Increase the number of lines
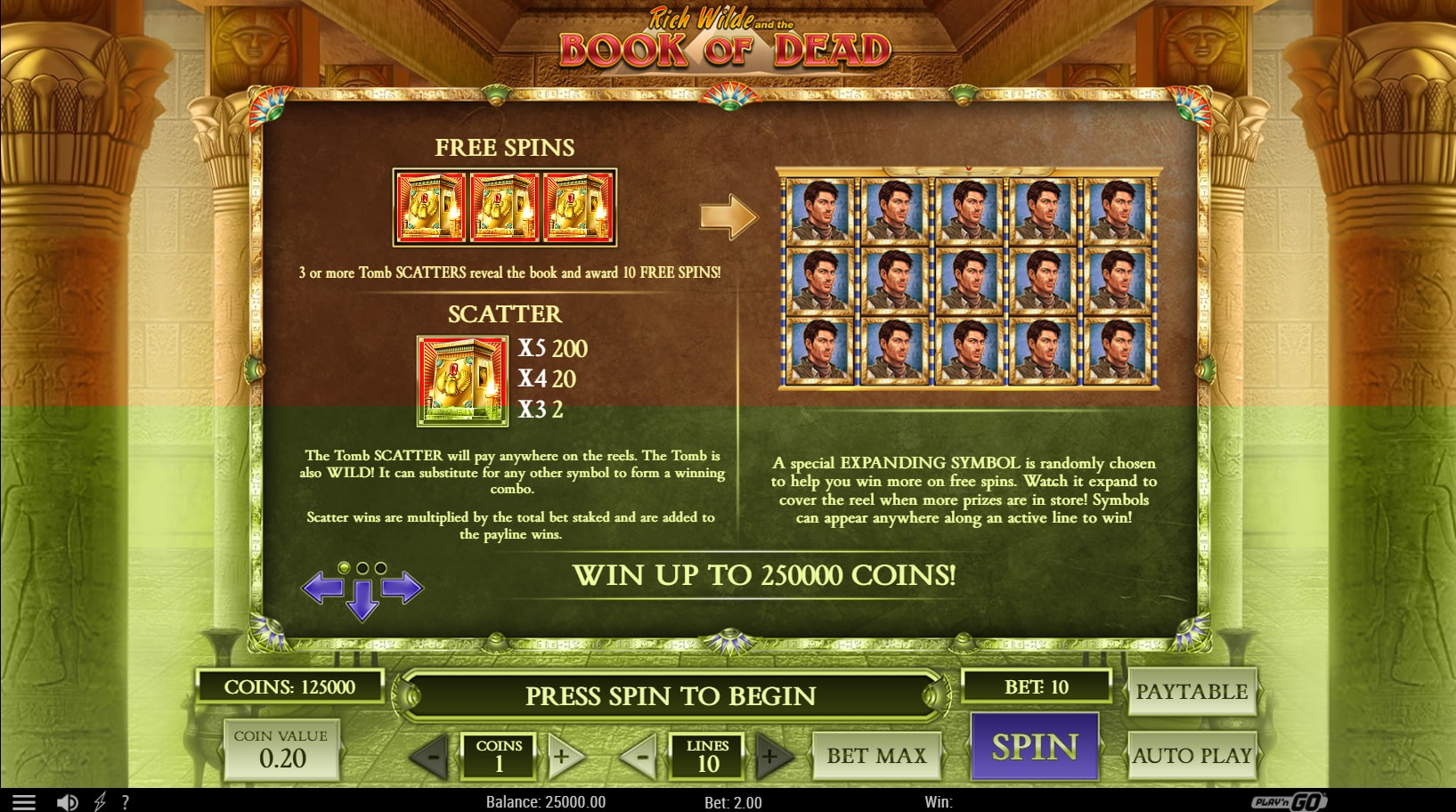 click(771, 757)
